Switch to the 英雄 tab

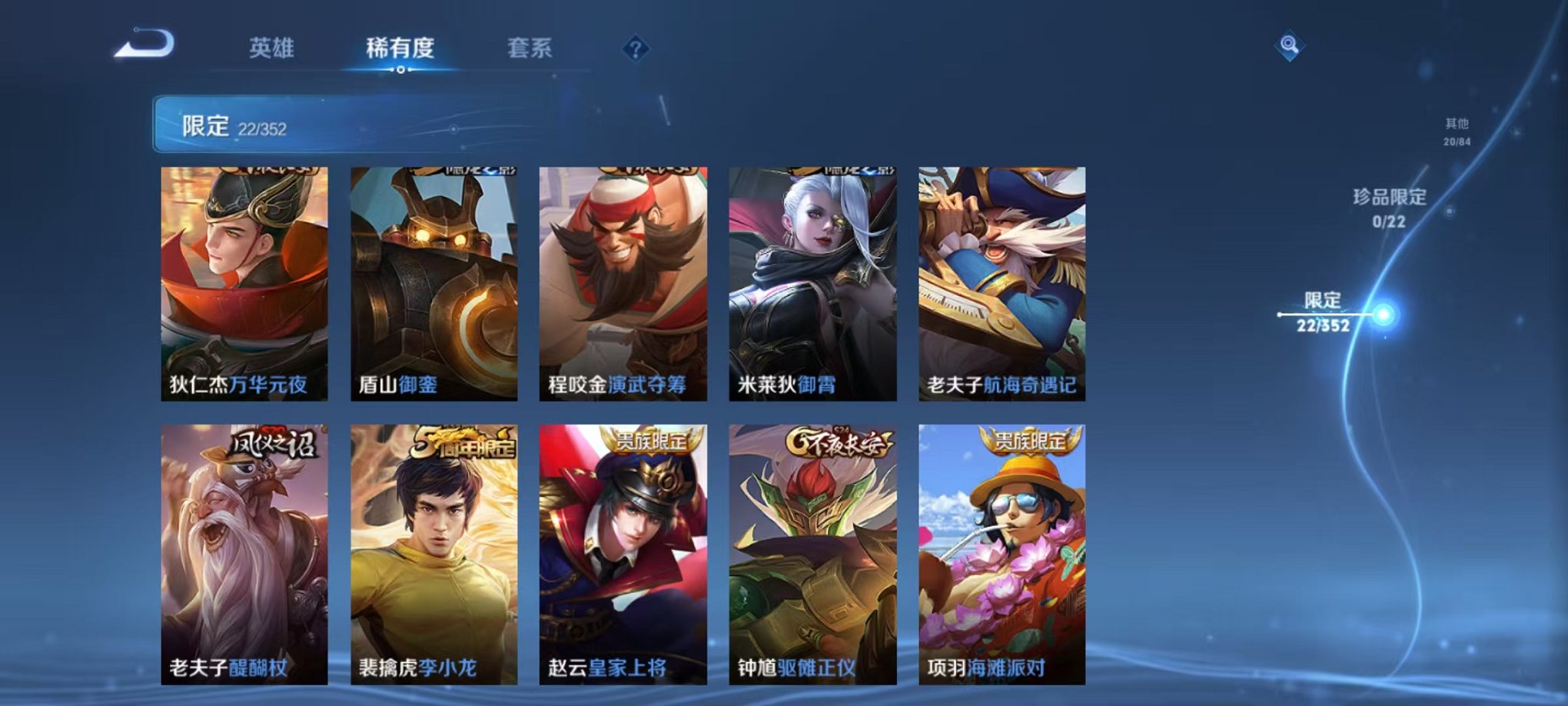273,48
